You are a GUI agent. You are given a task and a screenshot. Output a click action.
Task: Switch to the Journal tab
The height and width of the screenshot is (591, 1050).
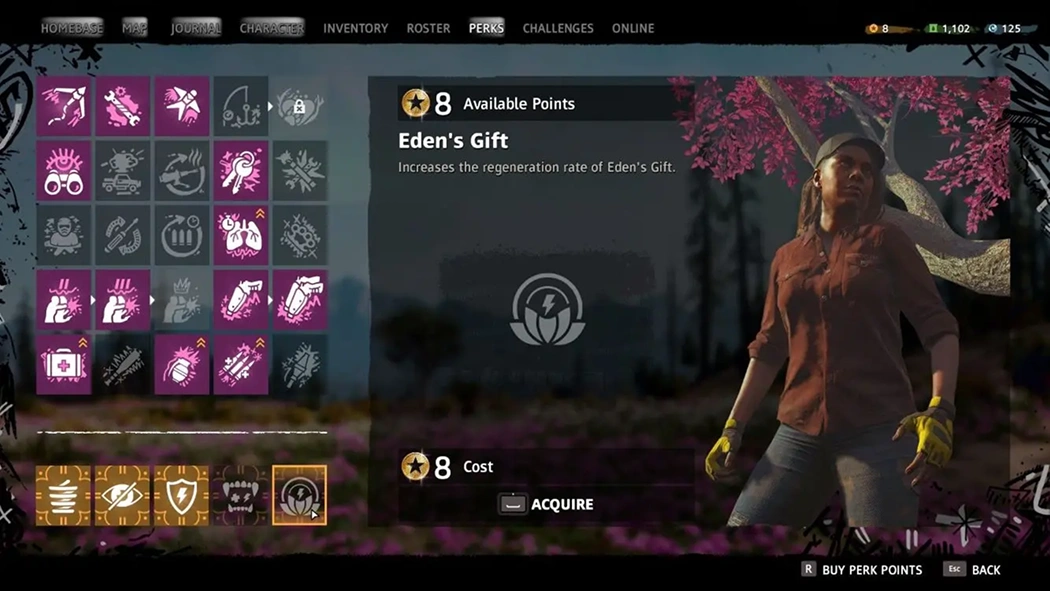pos(195,28)
